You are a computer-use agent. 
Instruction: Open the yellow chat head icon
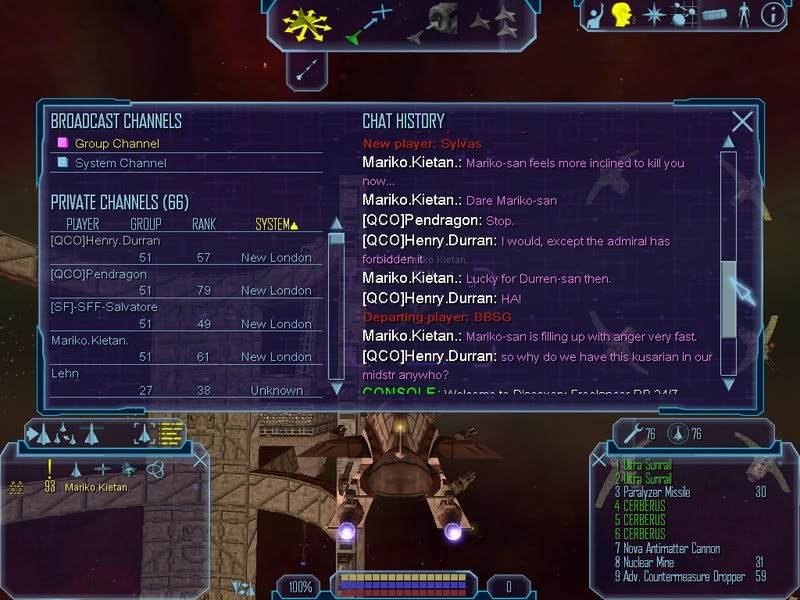coord(623,15)
